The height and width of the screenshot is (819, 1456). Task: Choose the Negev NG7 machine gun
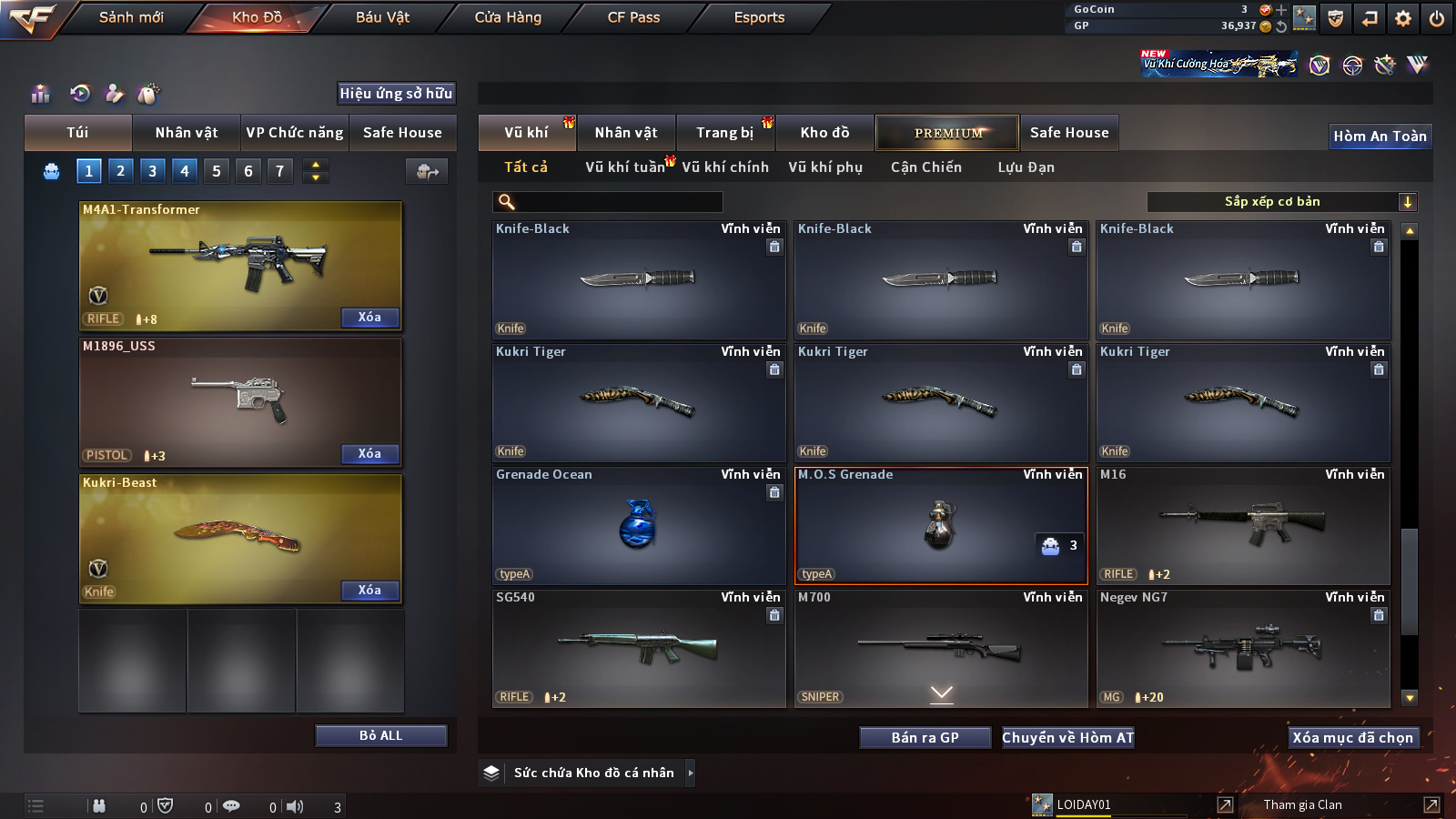[1243, 648]
